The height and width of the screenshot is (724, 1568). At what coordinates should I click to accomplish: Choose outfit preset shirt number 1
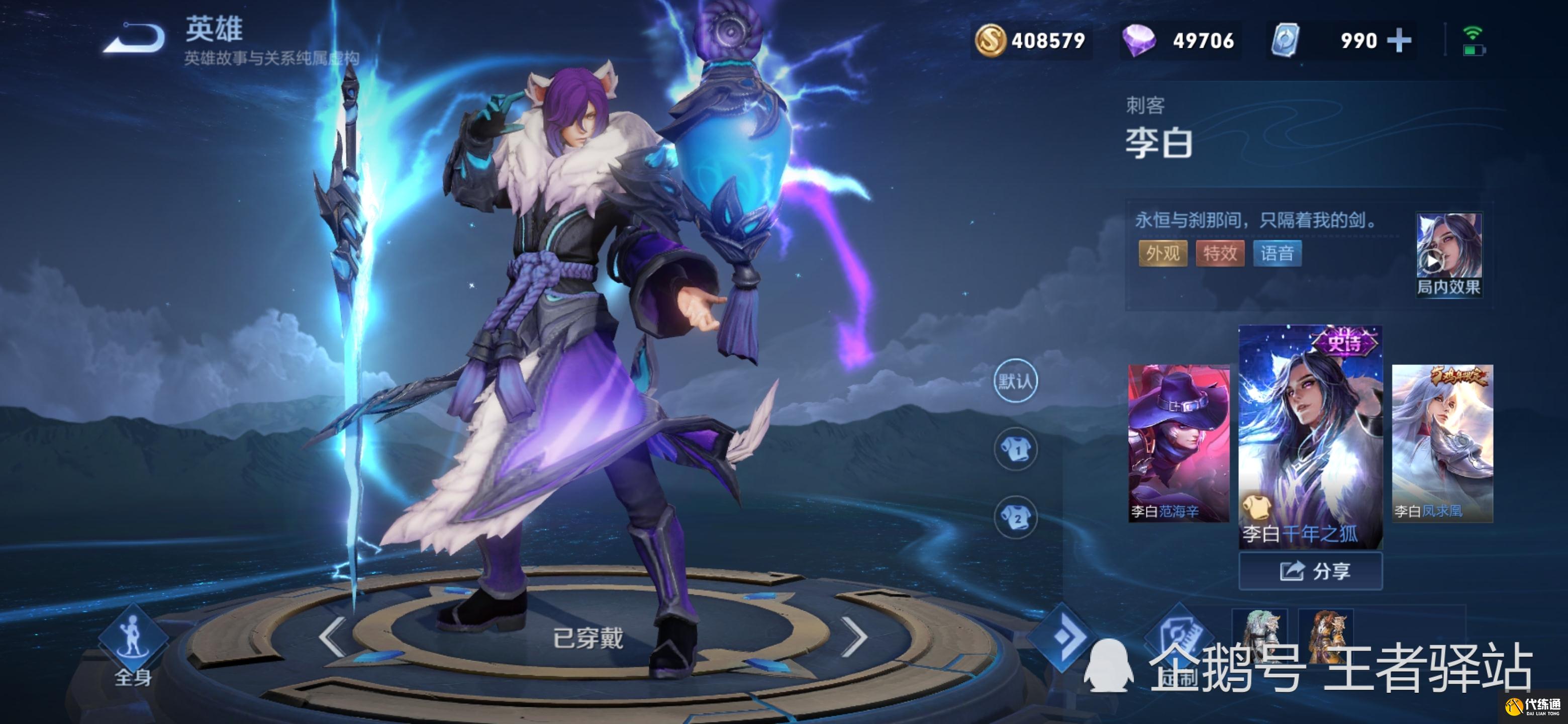pos(1015,450)
